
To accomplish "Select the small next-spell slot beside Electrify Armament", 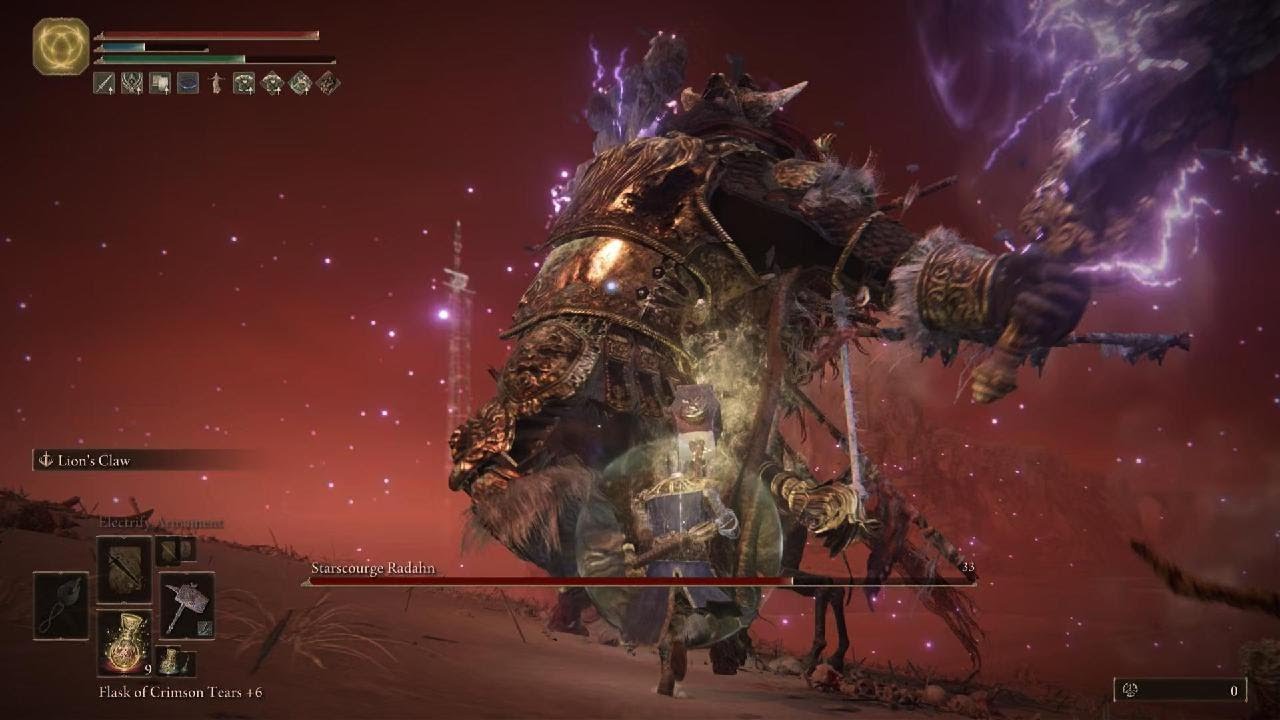I will click(175, 549).
